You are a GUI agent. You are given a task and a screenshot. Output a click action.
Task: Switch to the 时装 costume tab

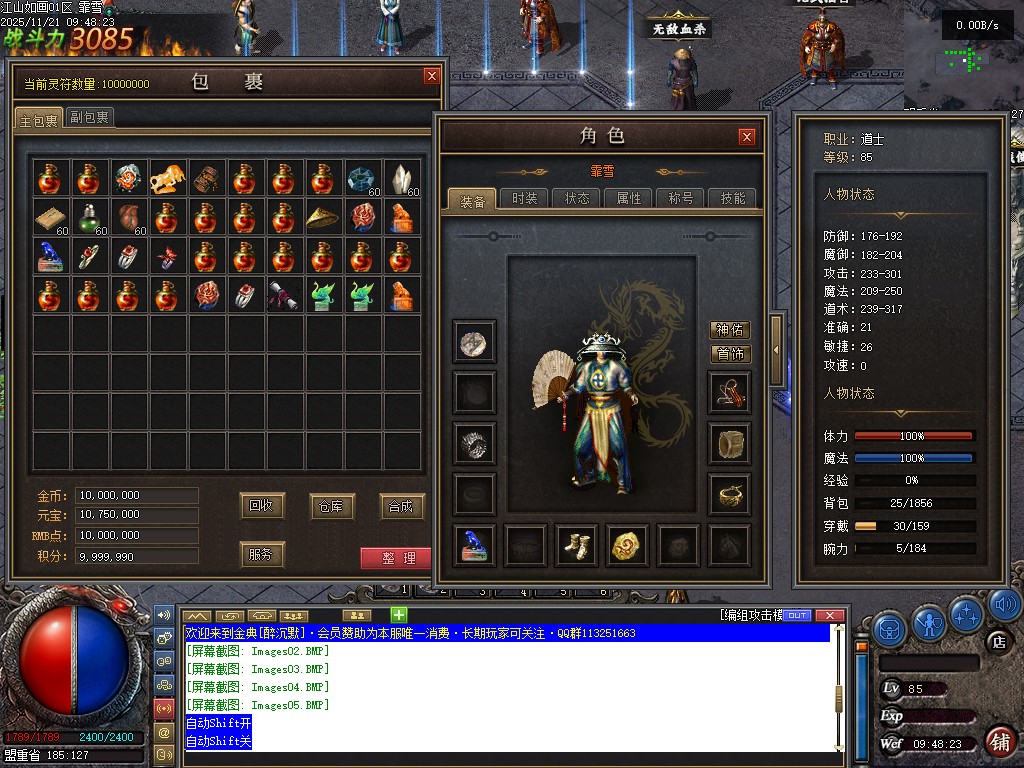coord(524,198)
